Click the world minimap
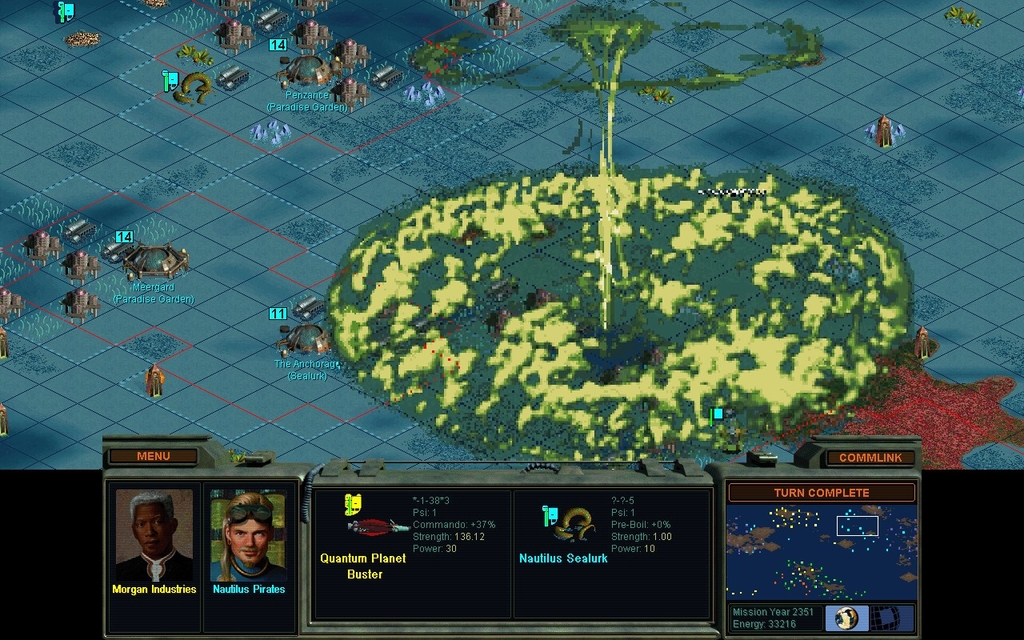1024x640 pixels. pos(821,553)
